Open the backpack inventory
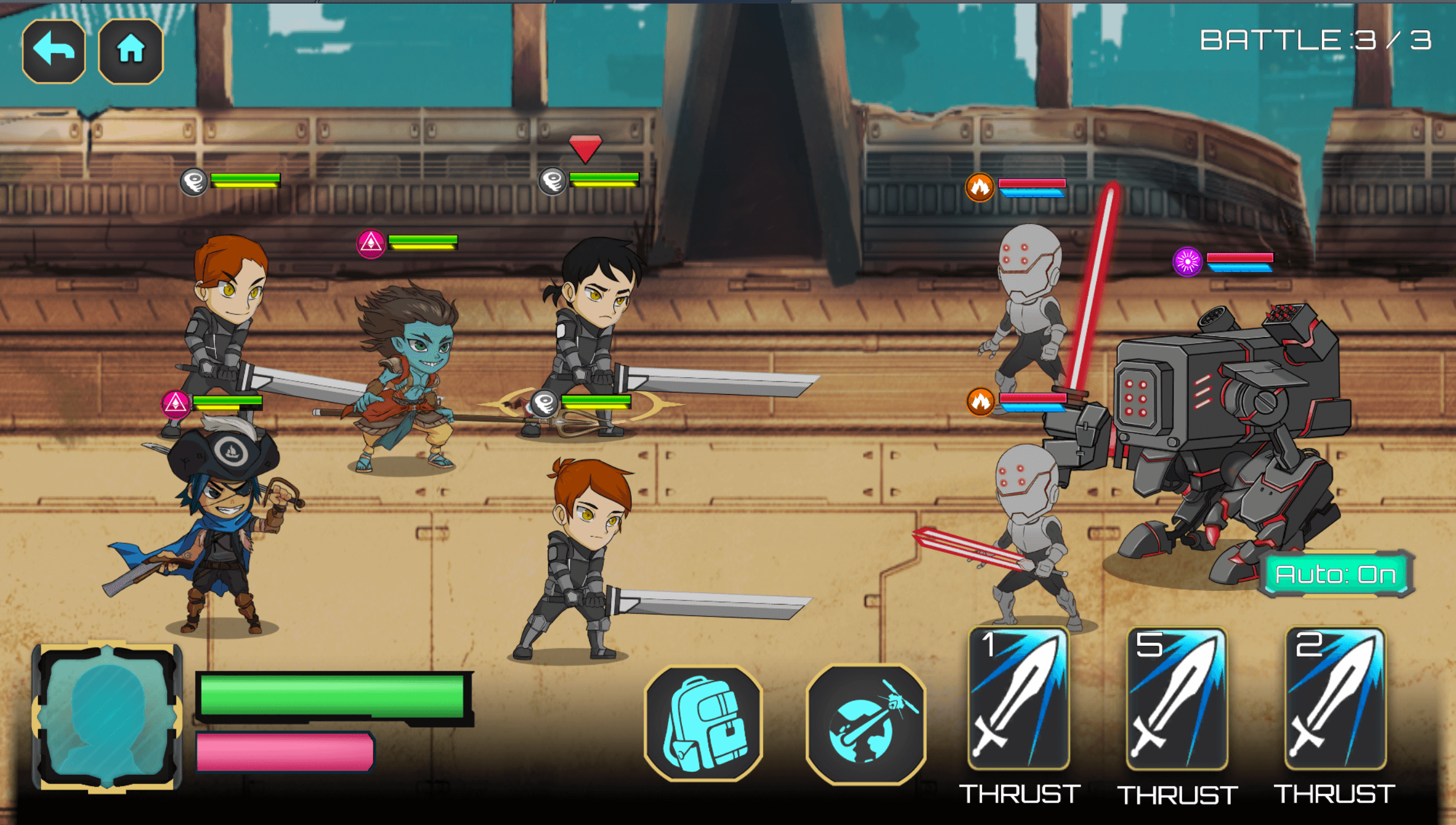The height and width of the screenshot is (825, 1456). tap(703, 725)
